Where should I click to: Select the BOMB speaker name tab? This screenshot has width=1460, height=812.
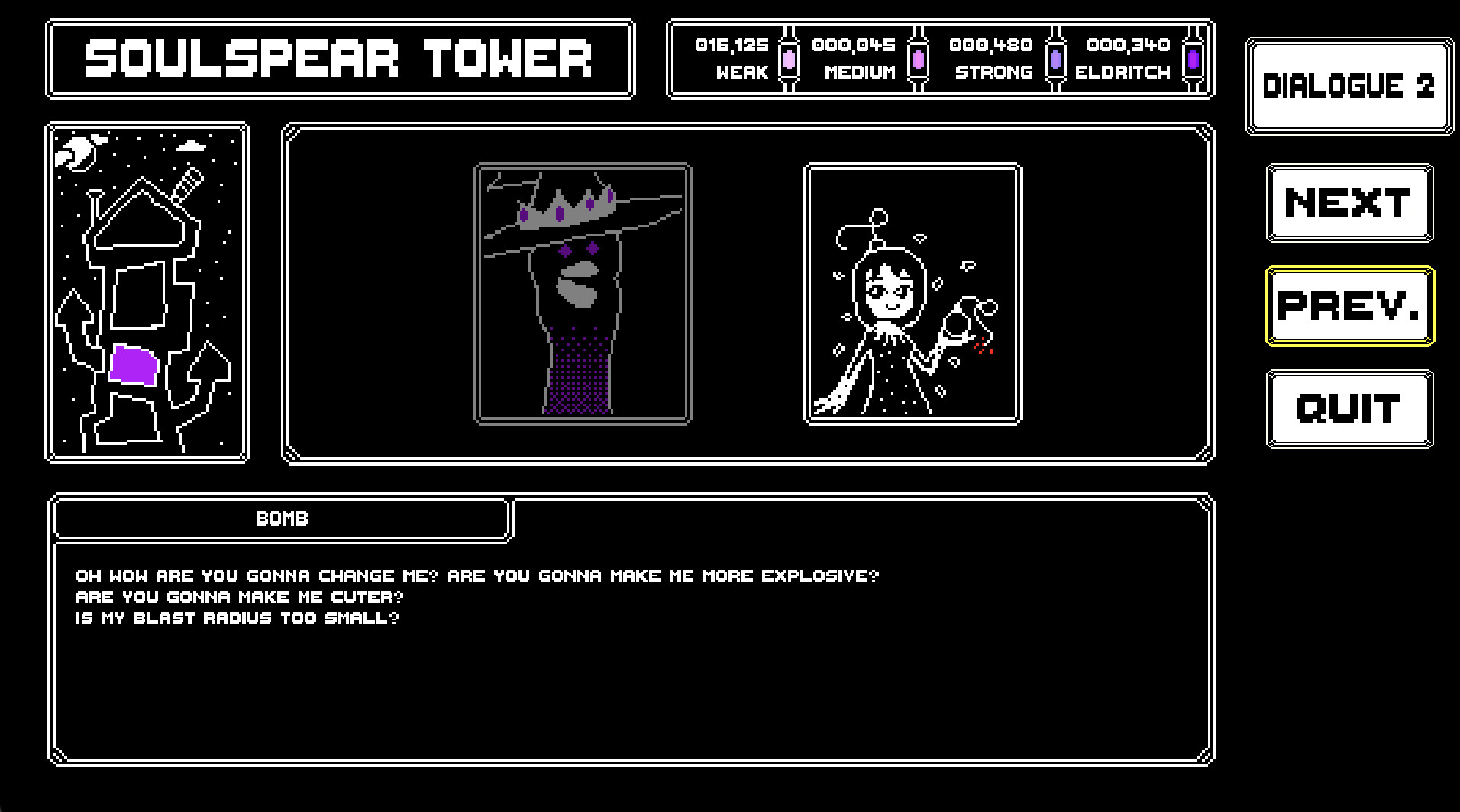(x=281, y=518)
